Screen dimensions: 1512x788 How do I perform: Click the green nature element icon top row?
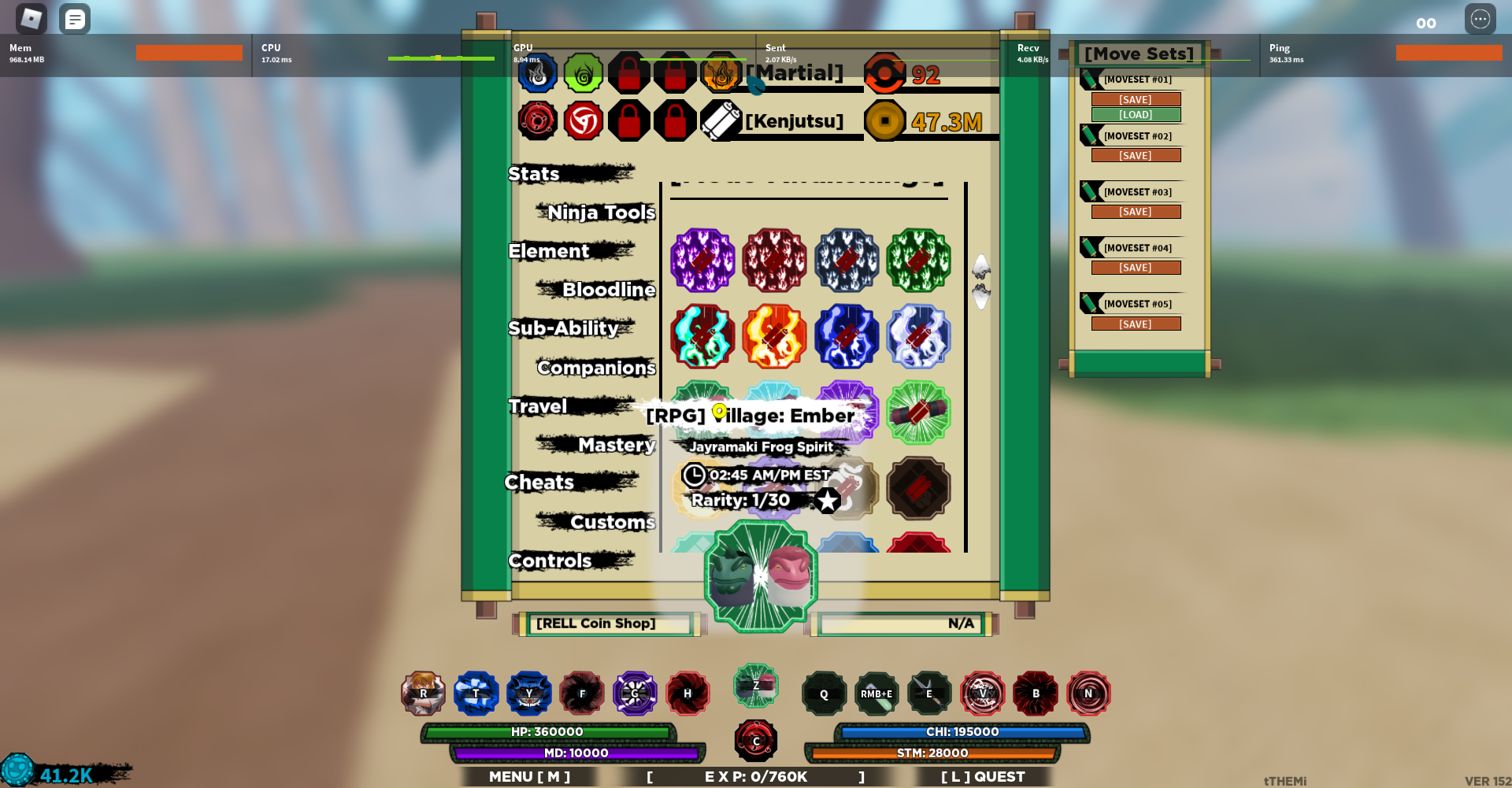[x=584, y=72]
